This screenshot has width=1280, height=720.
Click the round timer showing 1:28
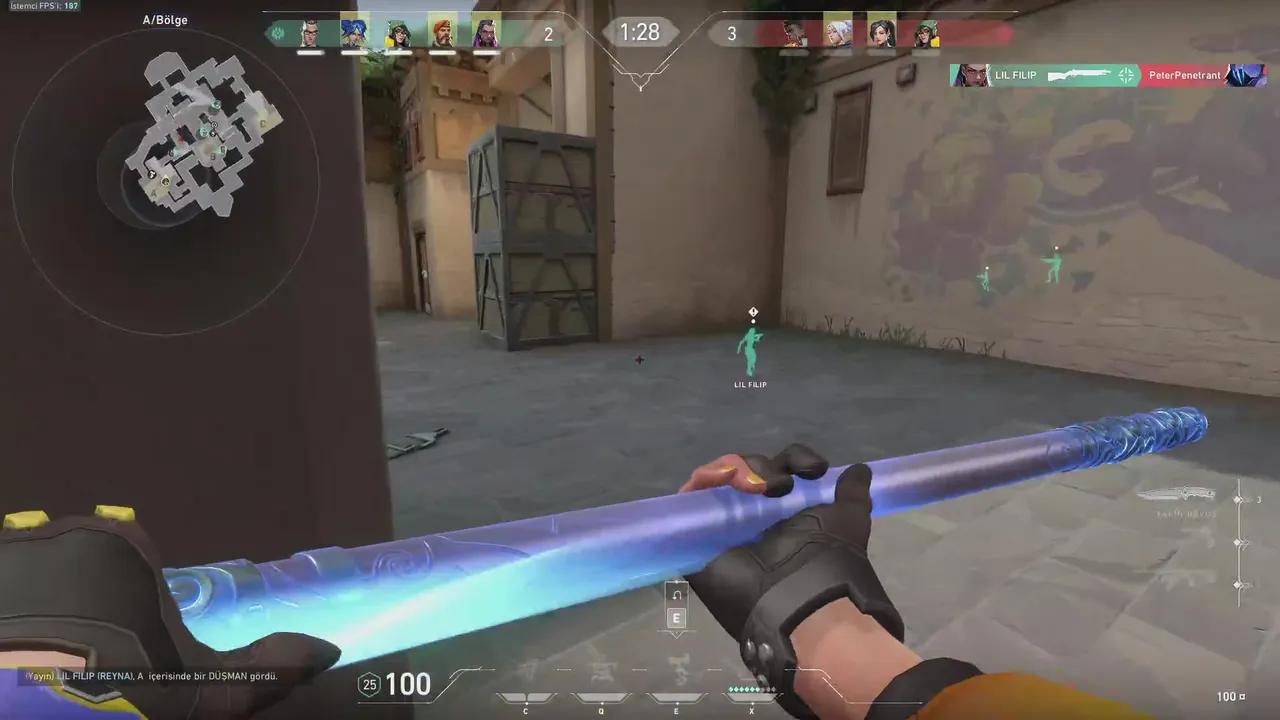(640, 32)
